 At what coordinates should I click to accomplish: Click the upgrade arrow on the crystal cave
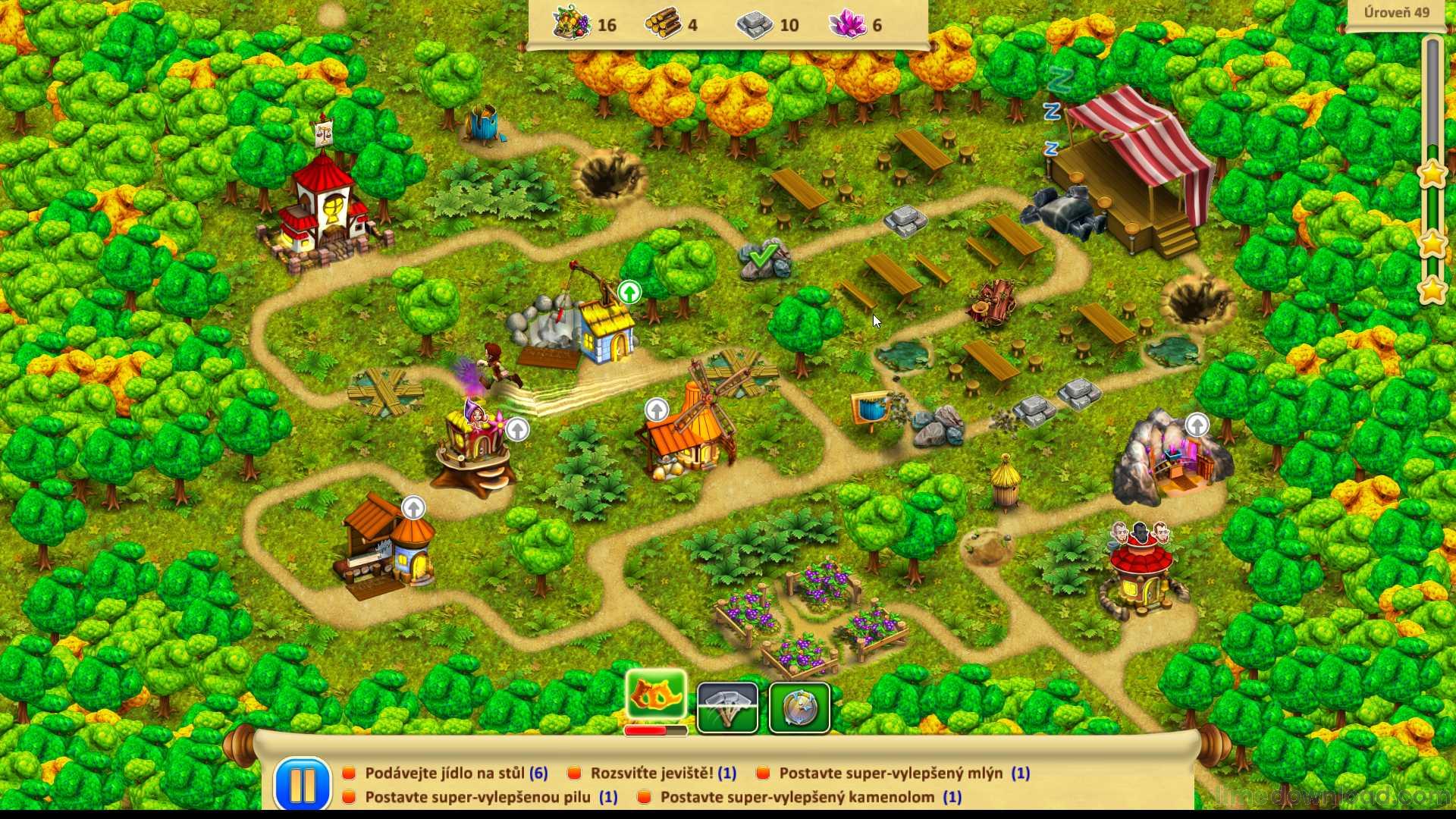[1197, 425]
